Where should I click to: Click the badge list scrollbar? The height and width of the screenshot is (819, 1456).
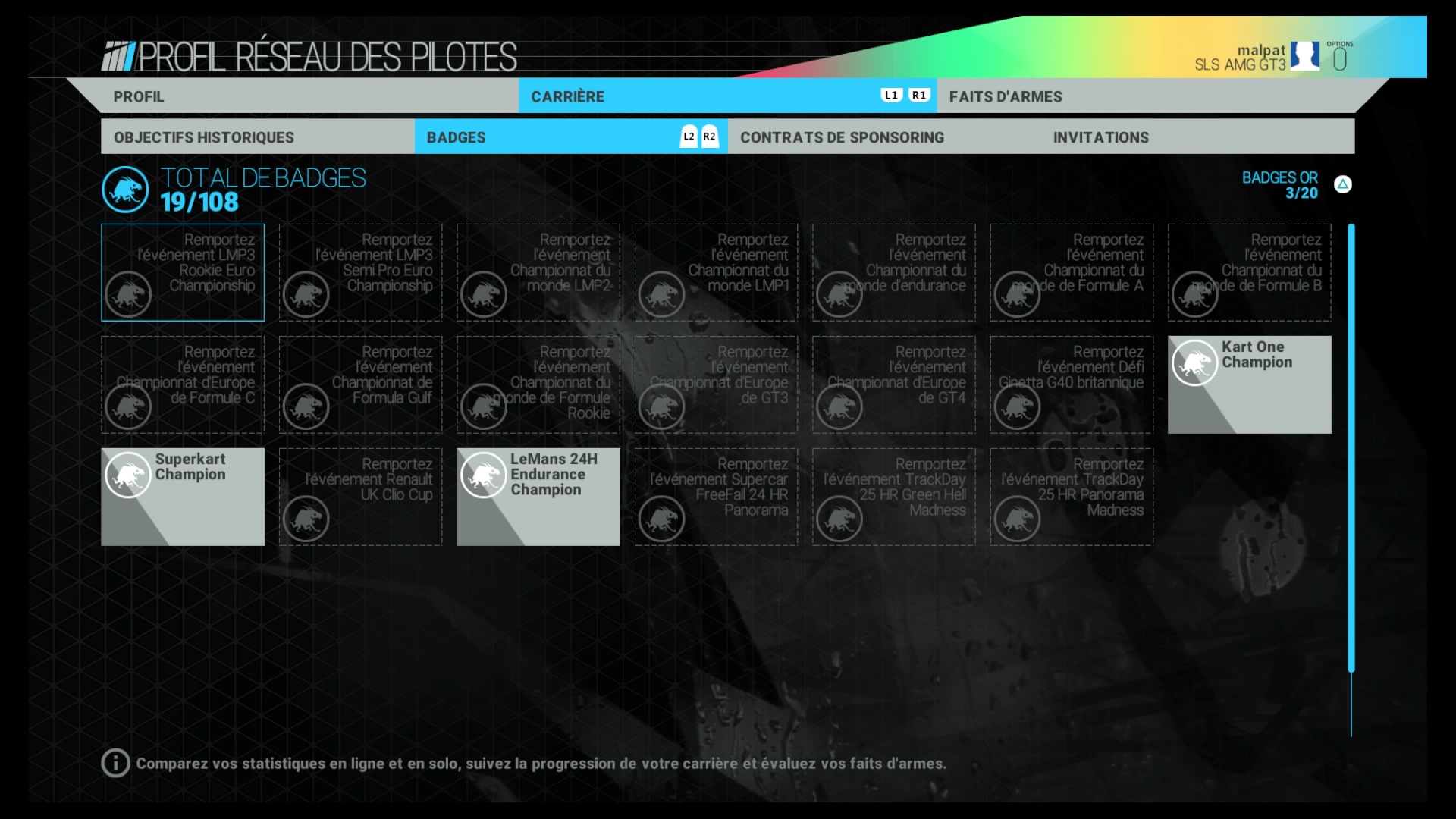pos(1351,447)
